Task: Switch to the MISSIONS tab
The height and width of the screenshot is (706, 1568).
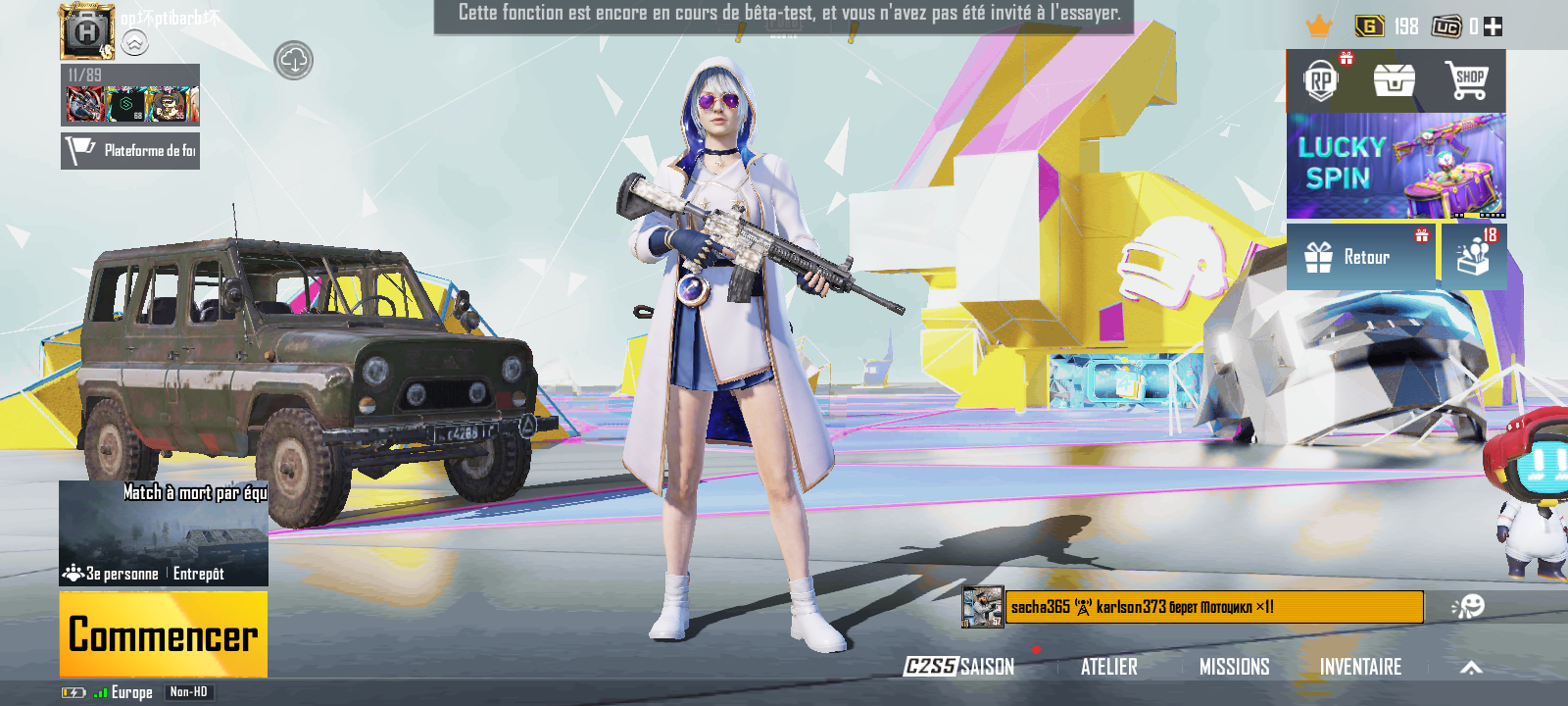Action: click(x=1236, y=667)
